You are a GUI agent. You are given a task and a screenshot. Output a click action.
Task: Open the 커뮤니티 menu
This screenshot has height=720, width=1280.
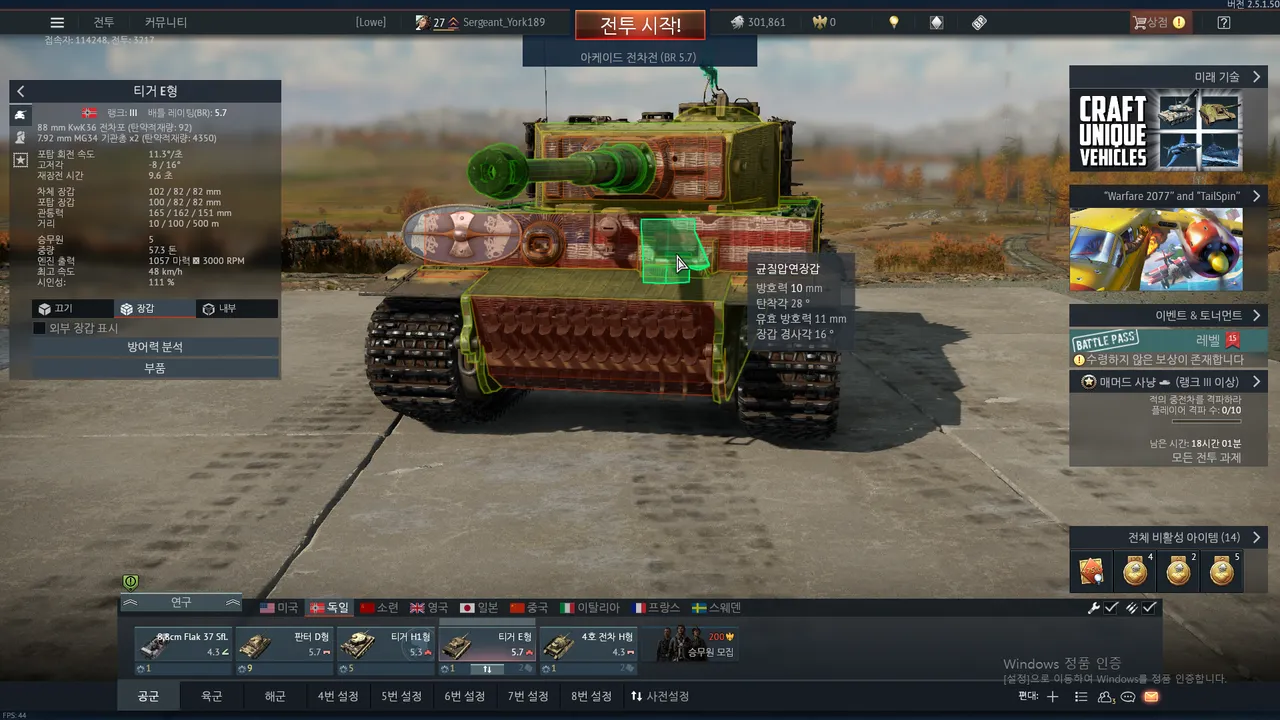[x=166, y=23]
